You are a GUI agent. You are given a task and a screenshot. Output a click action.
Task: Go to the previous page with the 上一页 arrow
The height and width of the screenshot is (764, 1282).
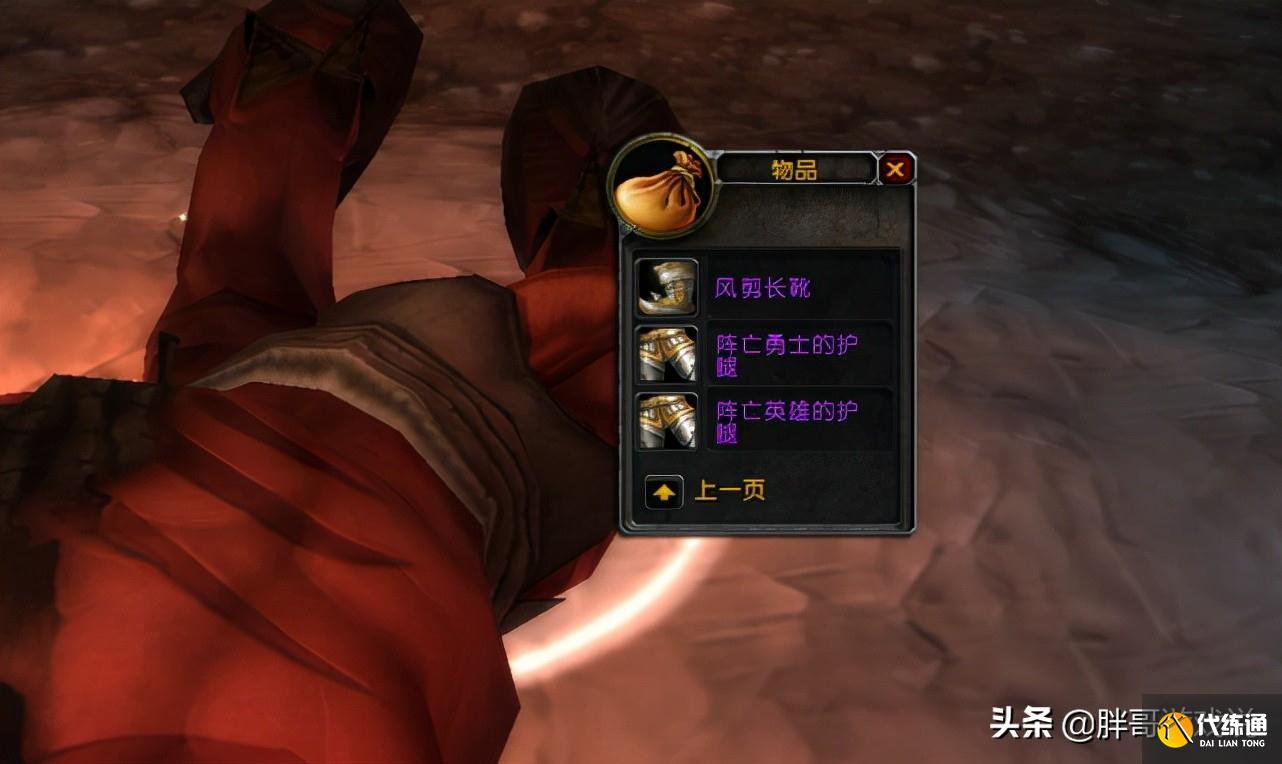point(664,491)
